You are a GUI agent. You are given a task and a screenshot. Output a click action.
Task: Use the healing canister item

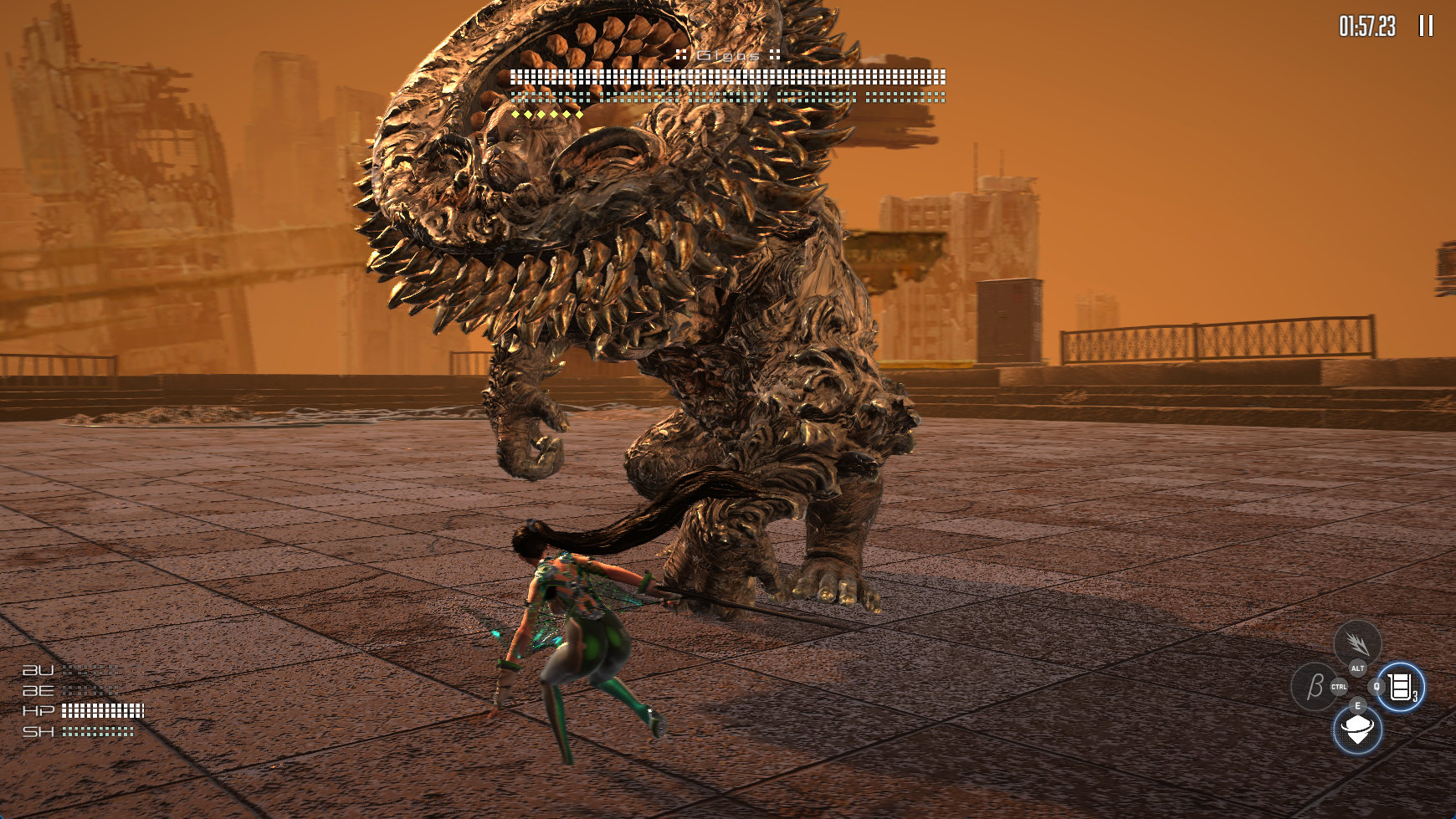pyautogui.click(x=1400, y=687)
